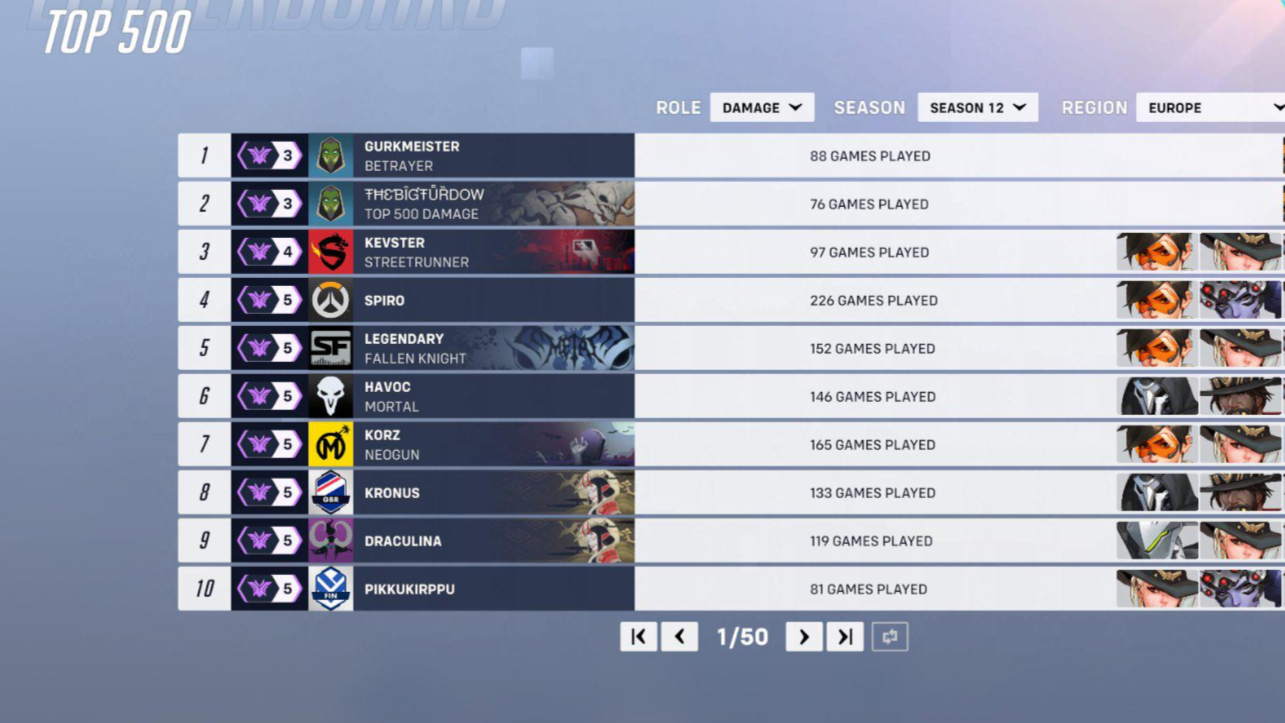Click Kronus's GBR team avatar
Viewport: 1285px width, 723px height.
coord(331,492)
